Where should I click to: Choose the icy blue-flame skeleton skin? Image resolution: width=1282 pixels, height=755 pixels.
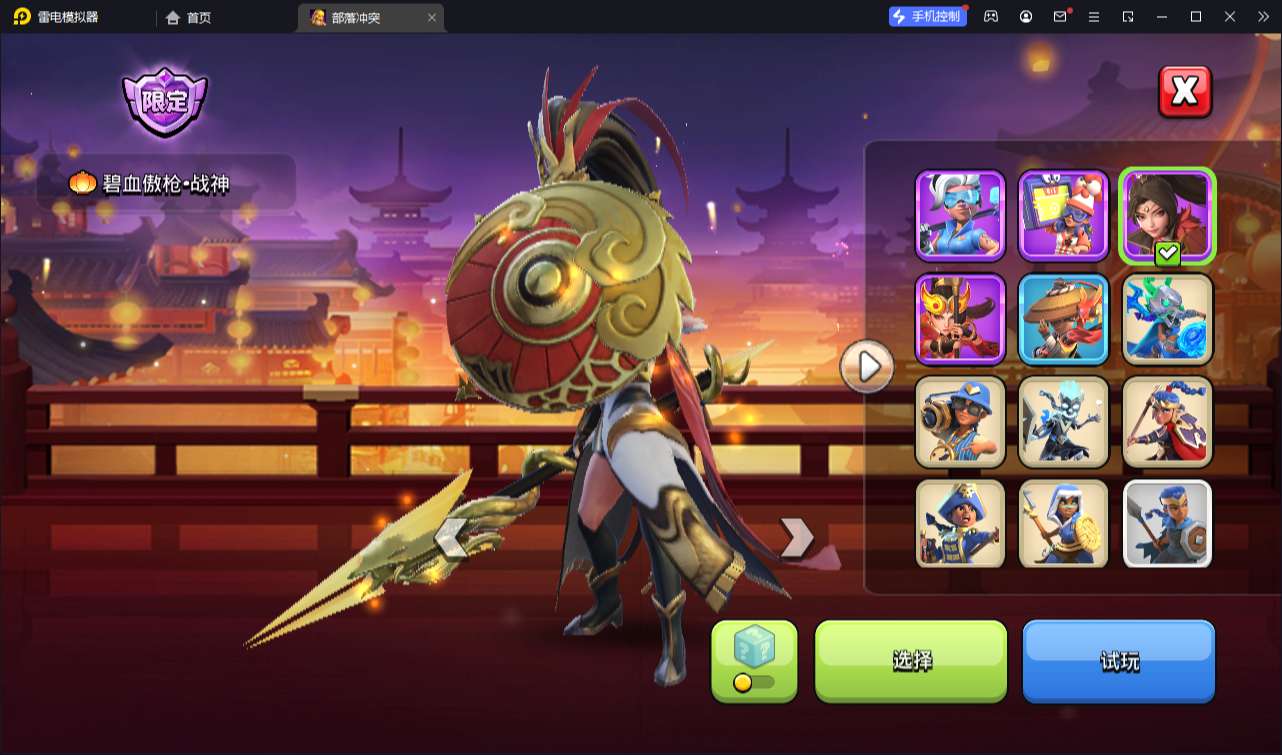click(1063, 421)
